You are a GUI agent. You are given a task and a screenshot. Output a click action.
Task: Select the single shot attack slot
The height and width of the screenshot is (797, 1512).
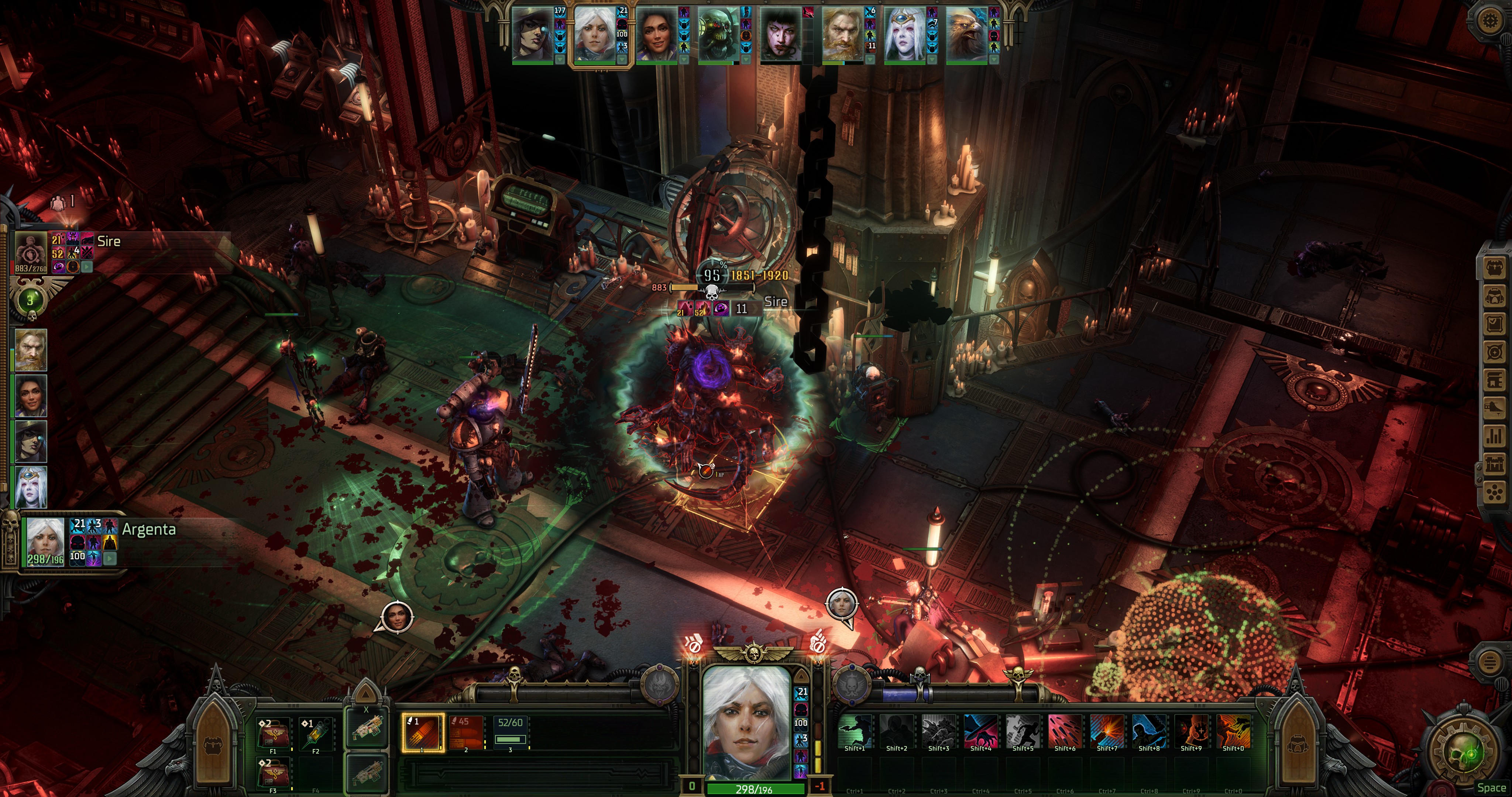pos(422,732)
